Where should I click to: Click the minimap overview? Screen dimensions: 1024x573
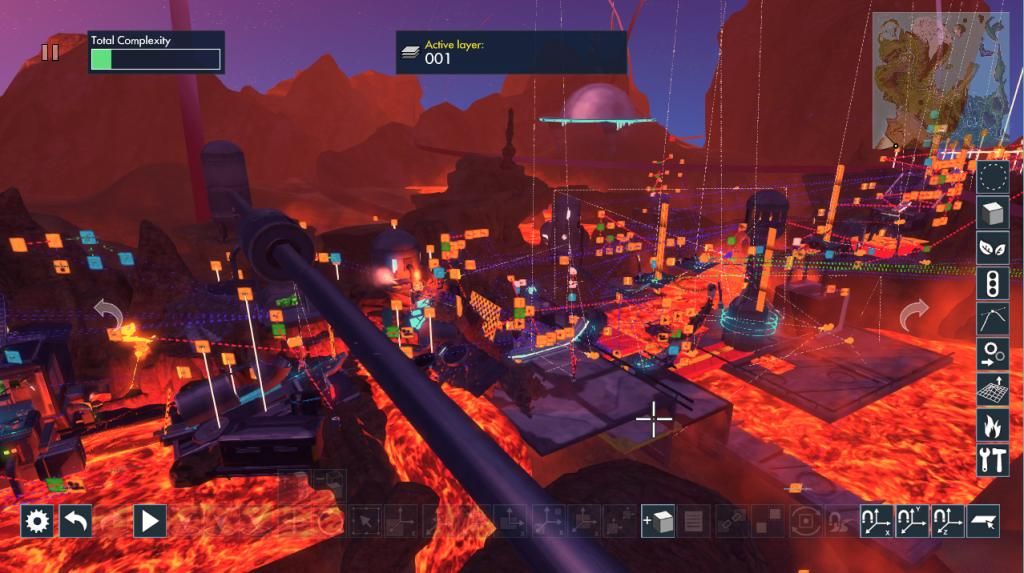tap(940, 80)
